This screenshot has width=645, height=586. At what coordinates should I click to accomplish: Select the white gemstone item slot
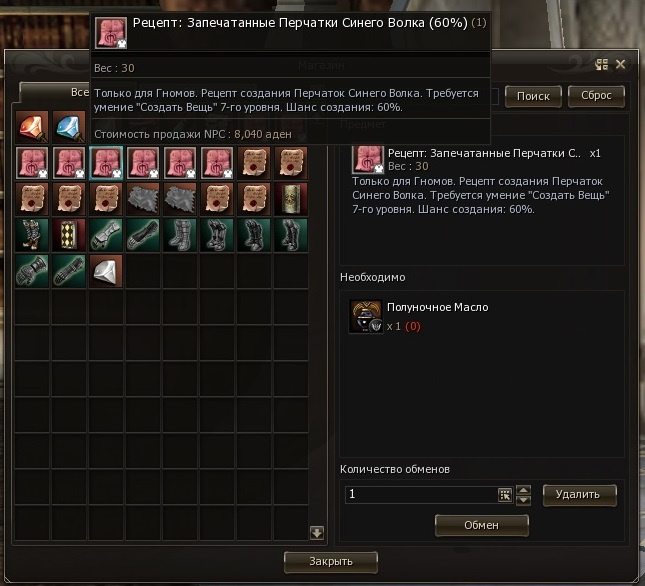pyautogui.click(x=106, y=270)
